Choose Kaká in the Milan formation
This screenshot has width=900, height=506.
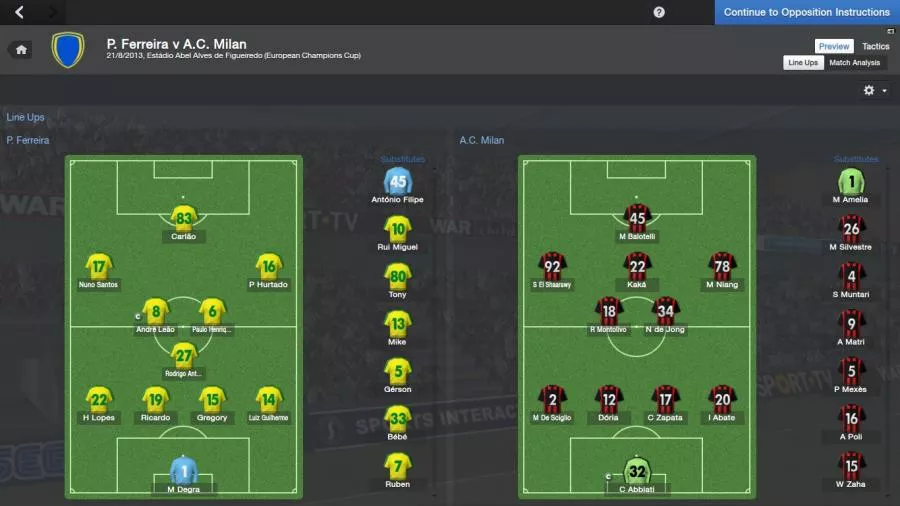[637, 267]
